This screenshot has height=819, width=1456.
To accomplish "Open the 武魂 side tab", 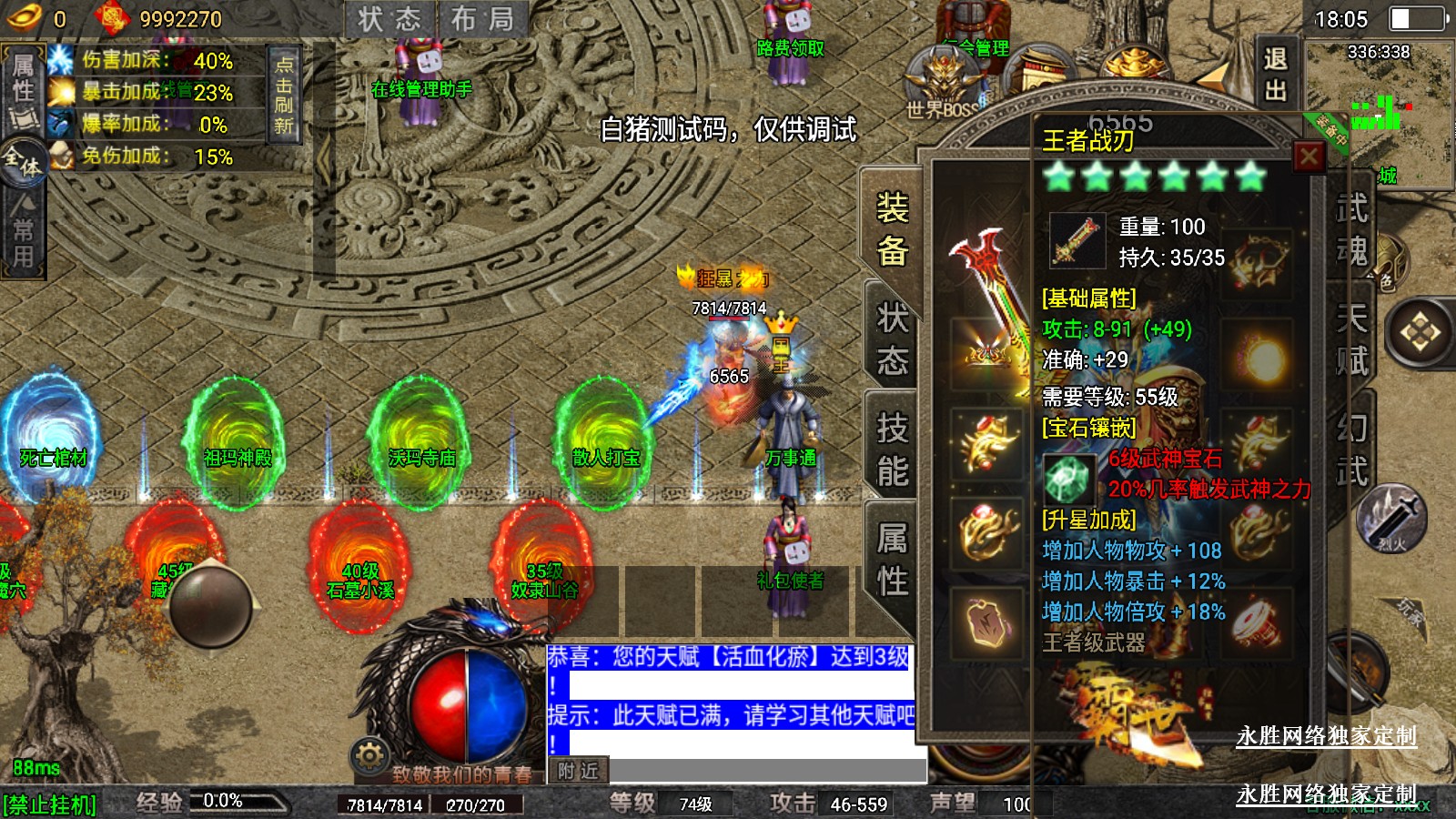I will (1351, 229).
